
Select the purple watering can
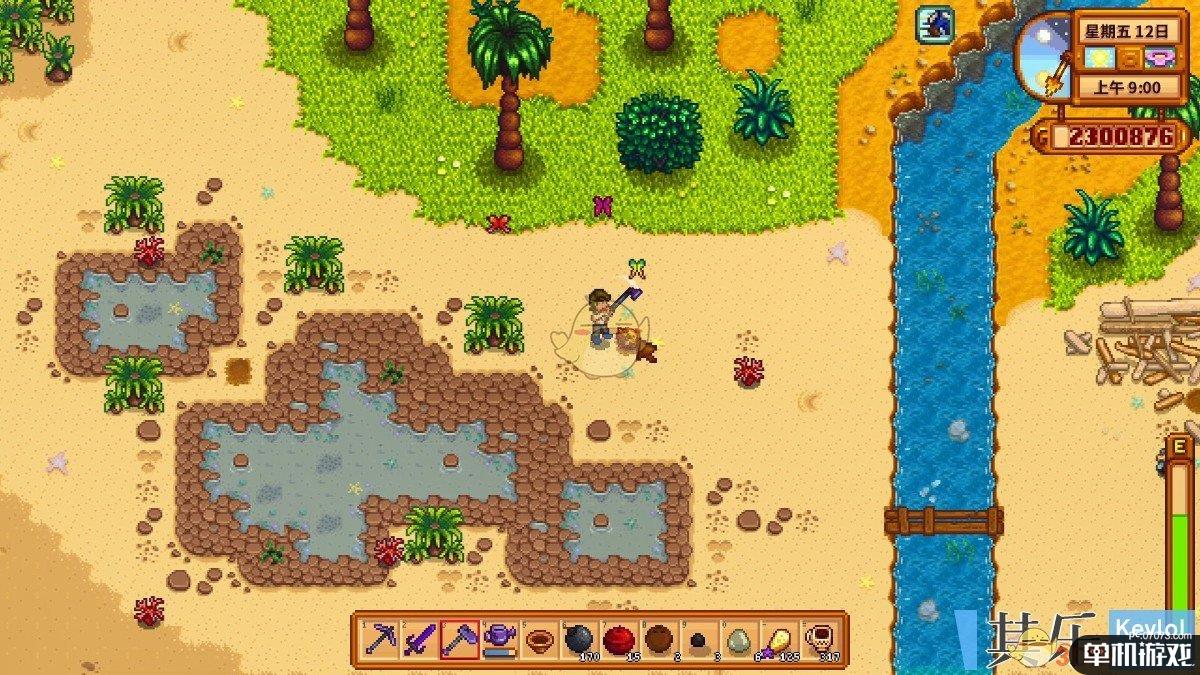coord(499,639)
